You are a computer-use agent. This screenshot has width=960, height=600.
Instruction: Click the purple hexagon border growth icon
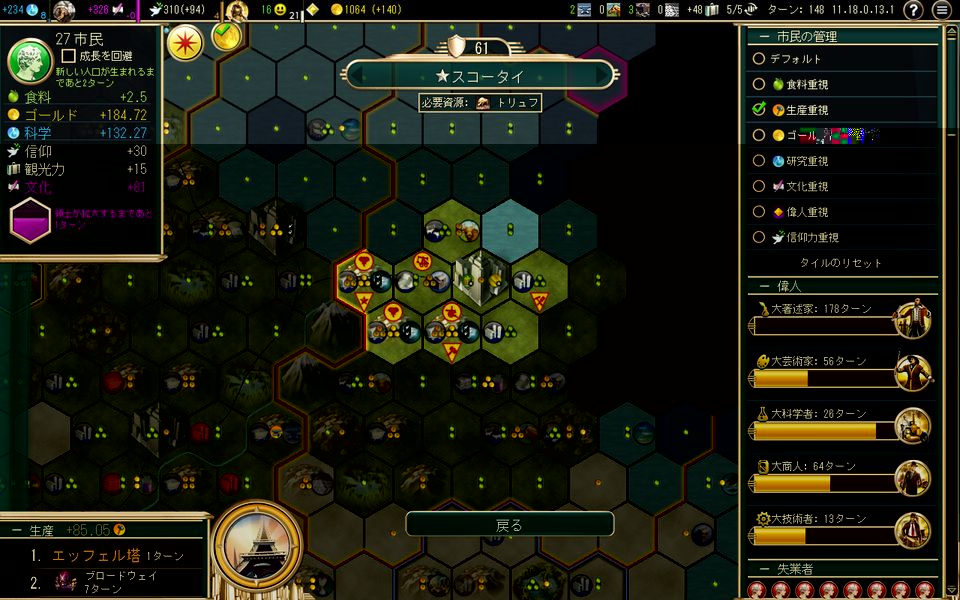point(29,218)
